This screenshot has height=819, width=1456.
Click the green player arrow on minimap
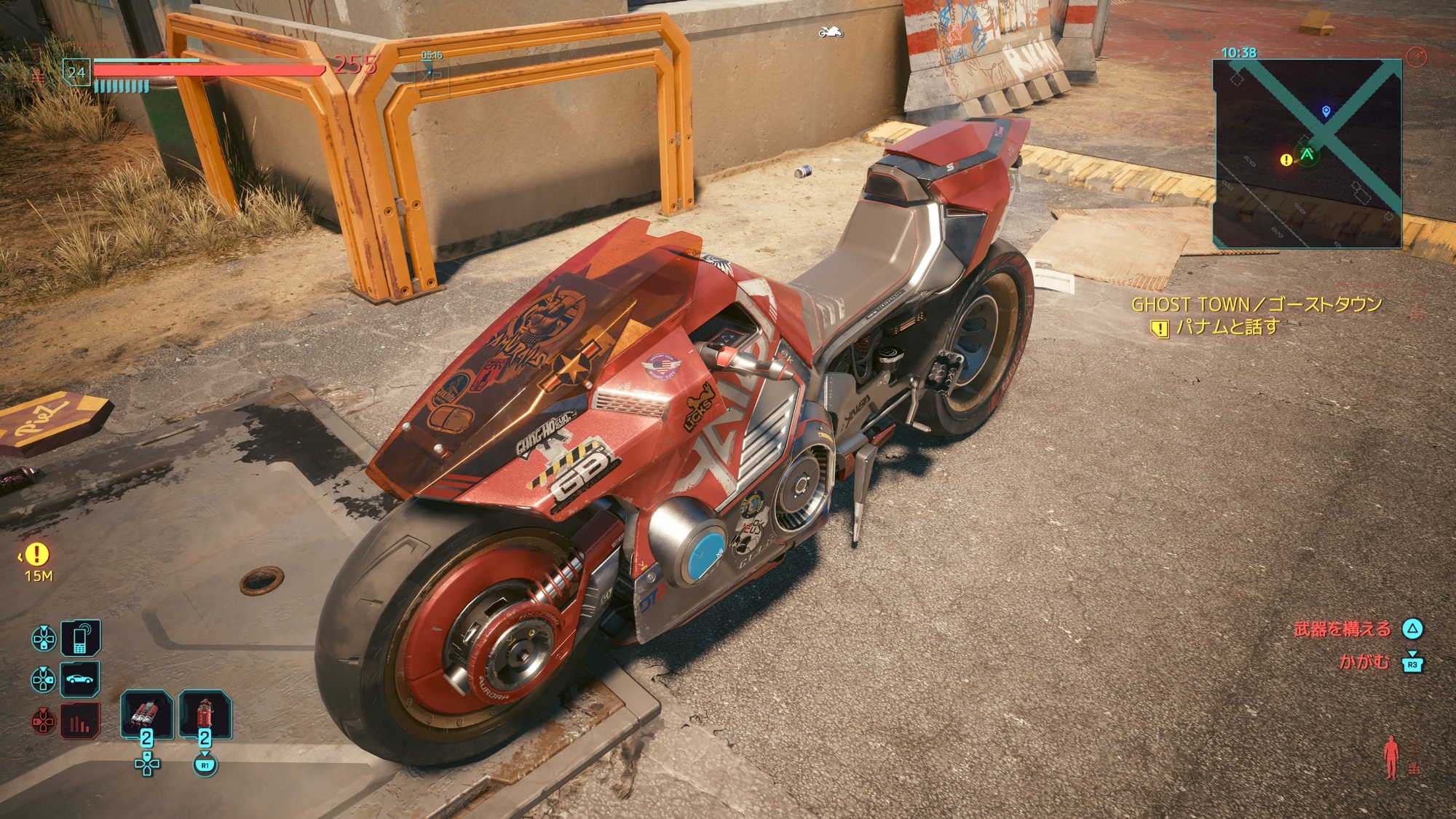[1307, 154]
